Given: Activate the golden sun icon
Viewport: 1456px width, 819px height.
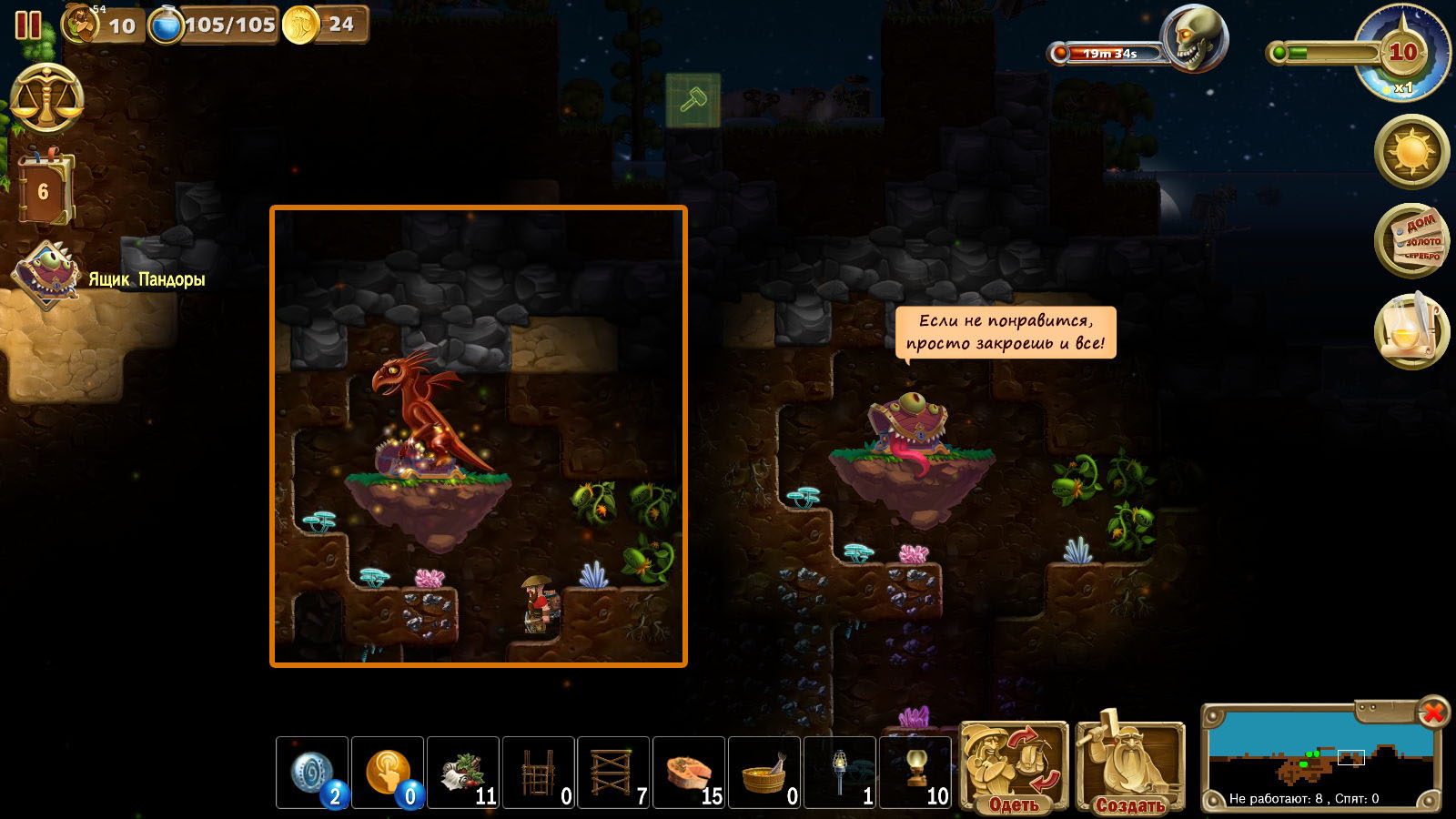Looking at the screenshot, I should (x=1411, y=151).
